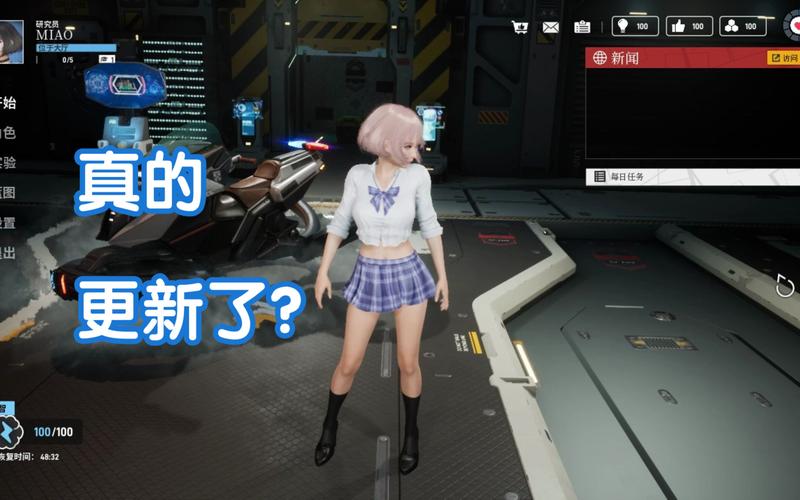This screenshot has height=500, width=800.
Task: Choose the 开始 start menu entry
Action: [8, 102]
